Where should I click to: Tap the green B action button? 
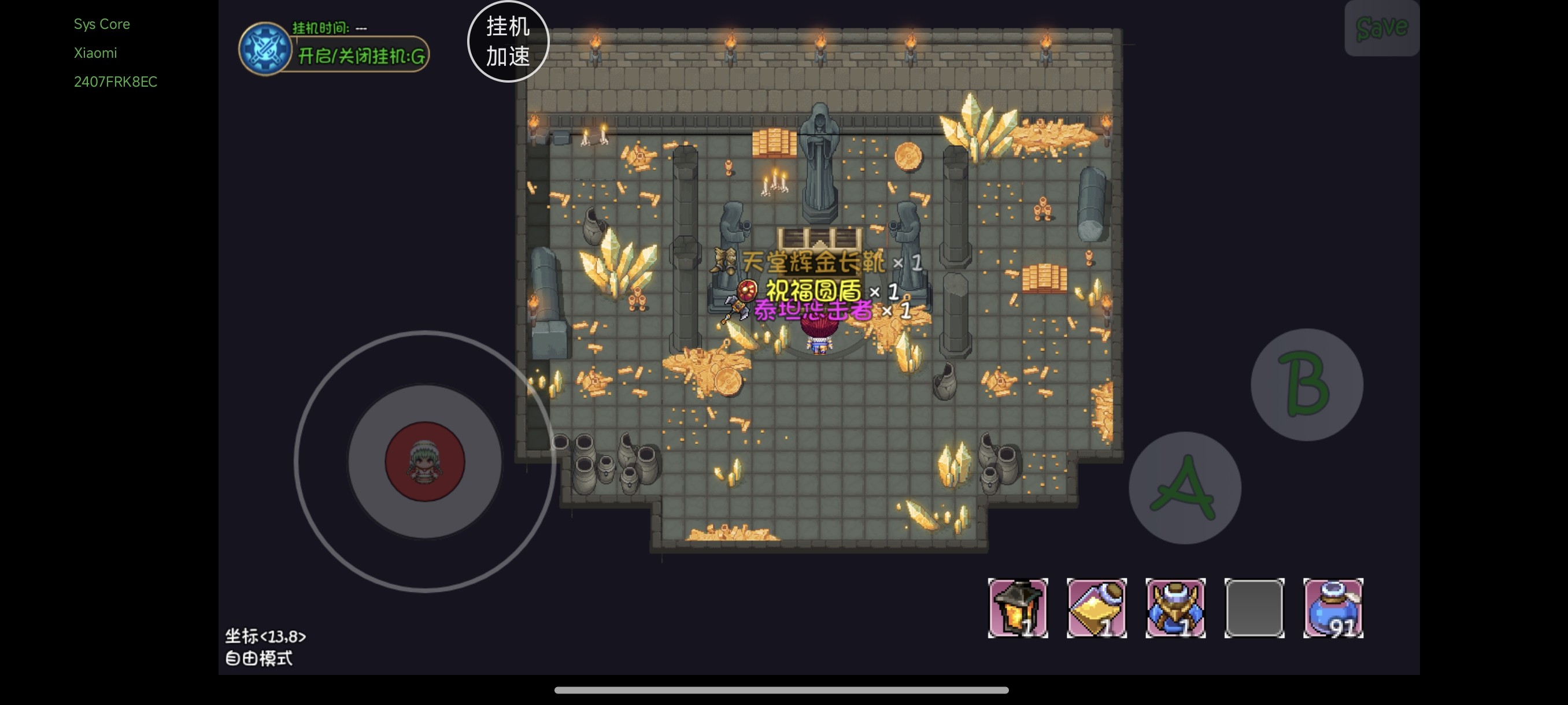click(1306, 384)
